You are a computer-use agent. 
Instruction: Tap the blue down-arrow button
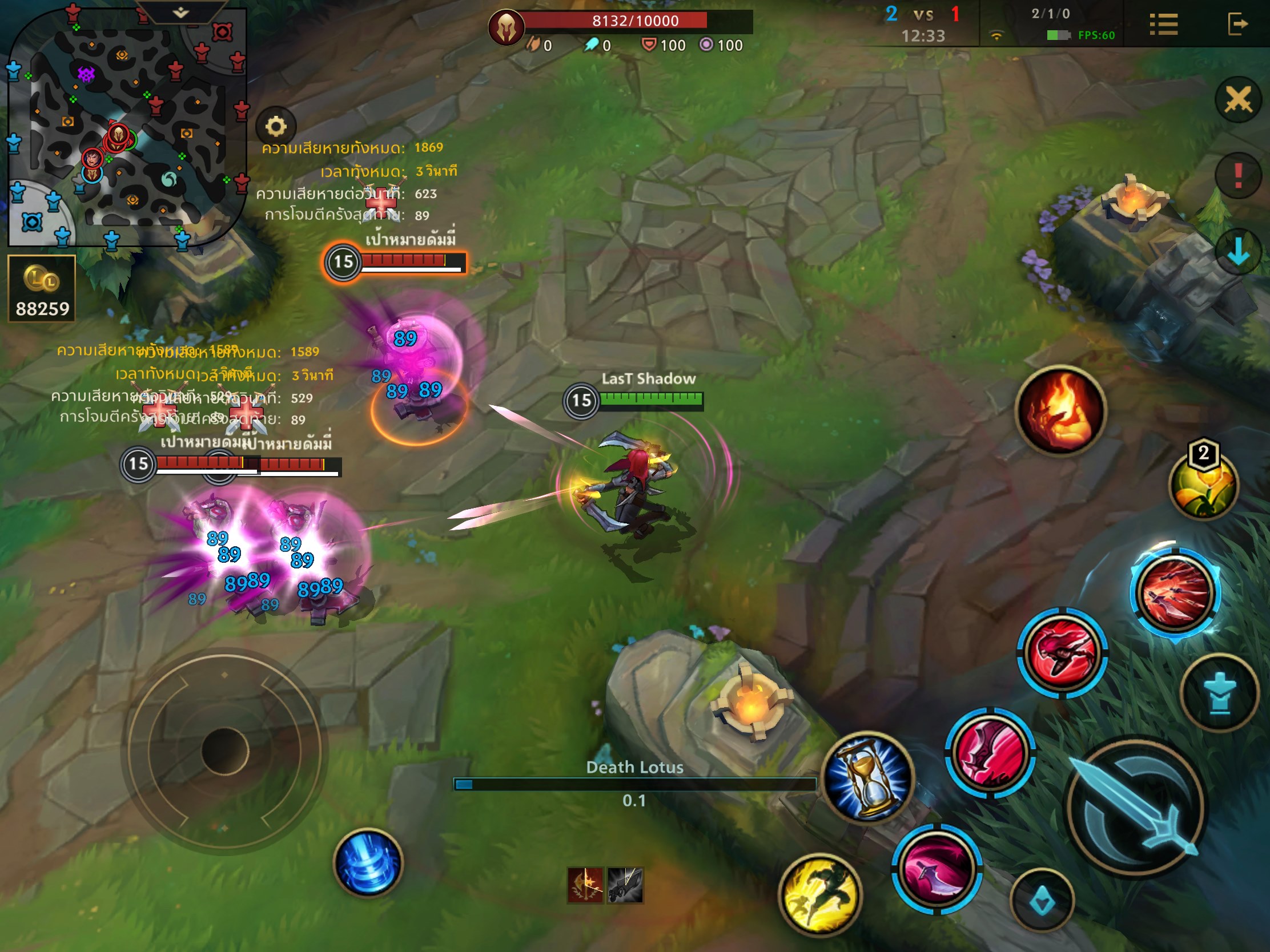click(1238, 251)
